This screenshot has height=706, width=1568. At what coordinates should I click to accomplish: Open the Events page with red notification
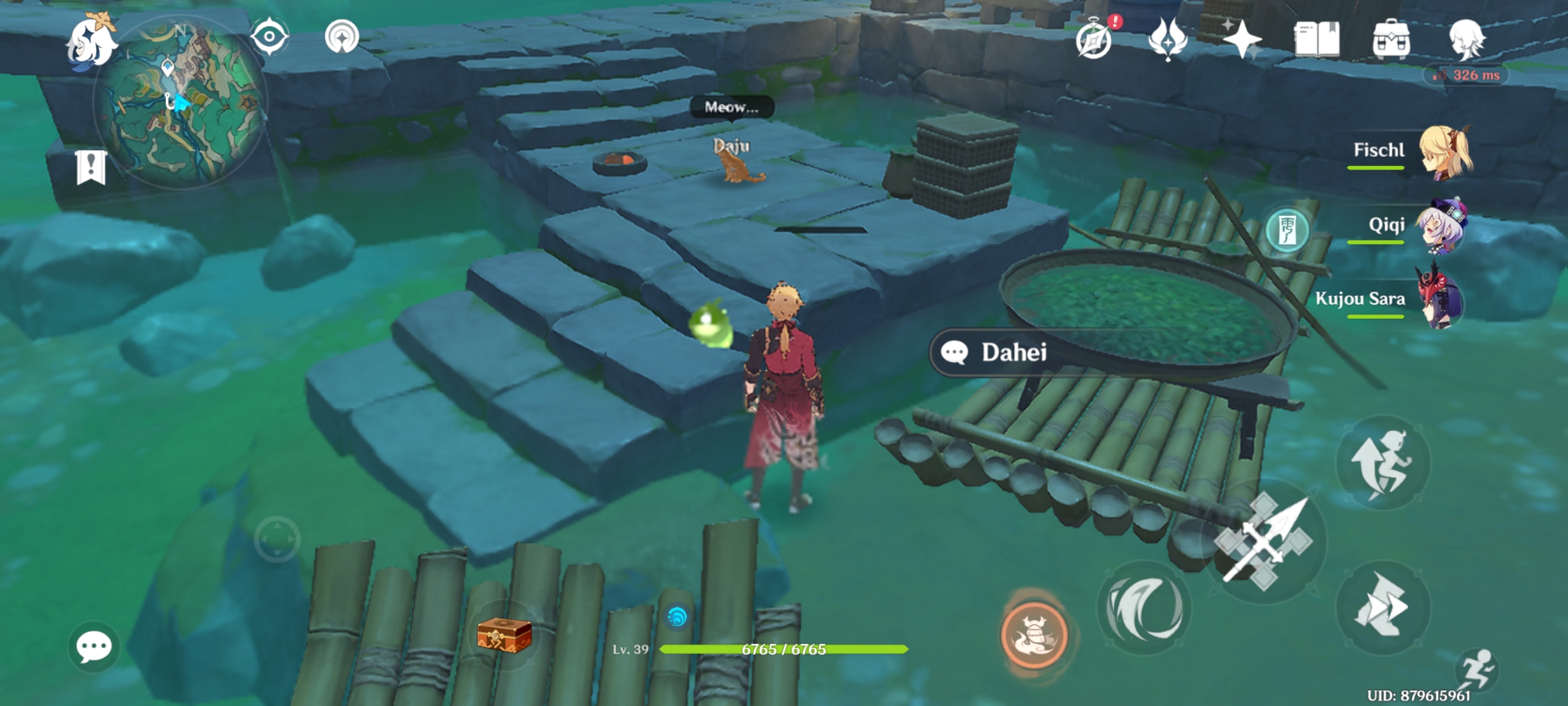click(x=1094, y=41)
